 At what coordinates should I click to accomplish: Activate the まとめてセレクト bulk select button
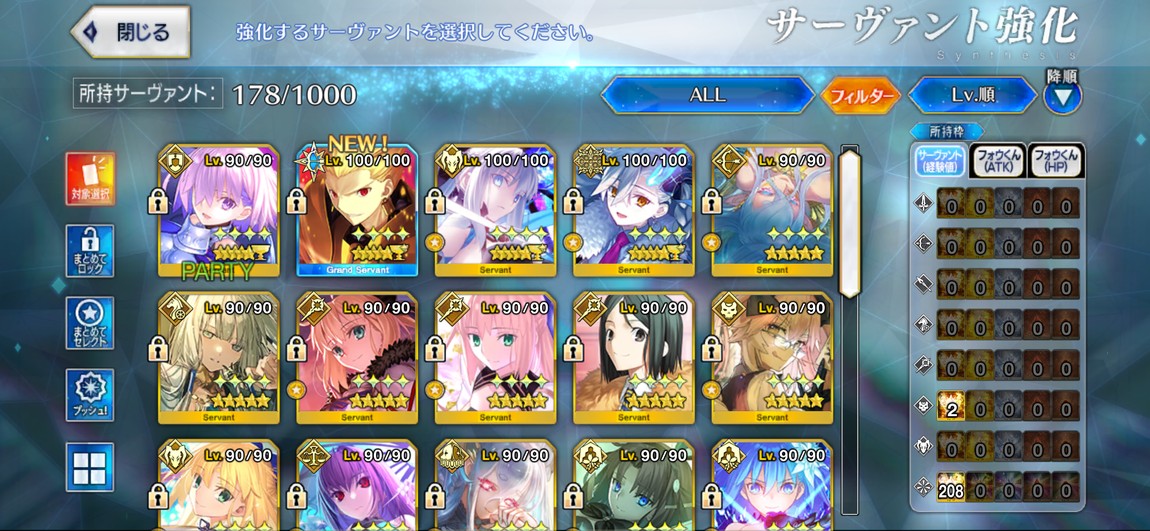pyautogui.click(x=90, y=322)
